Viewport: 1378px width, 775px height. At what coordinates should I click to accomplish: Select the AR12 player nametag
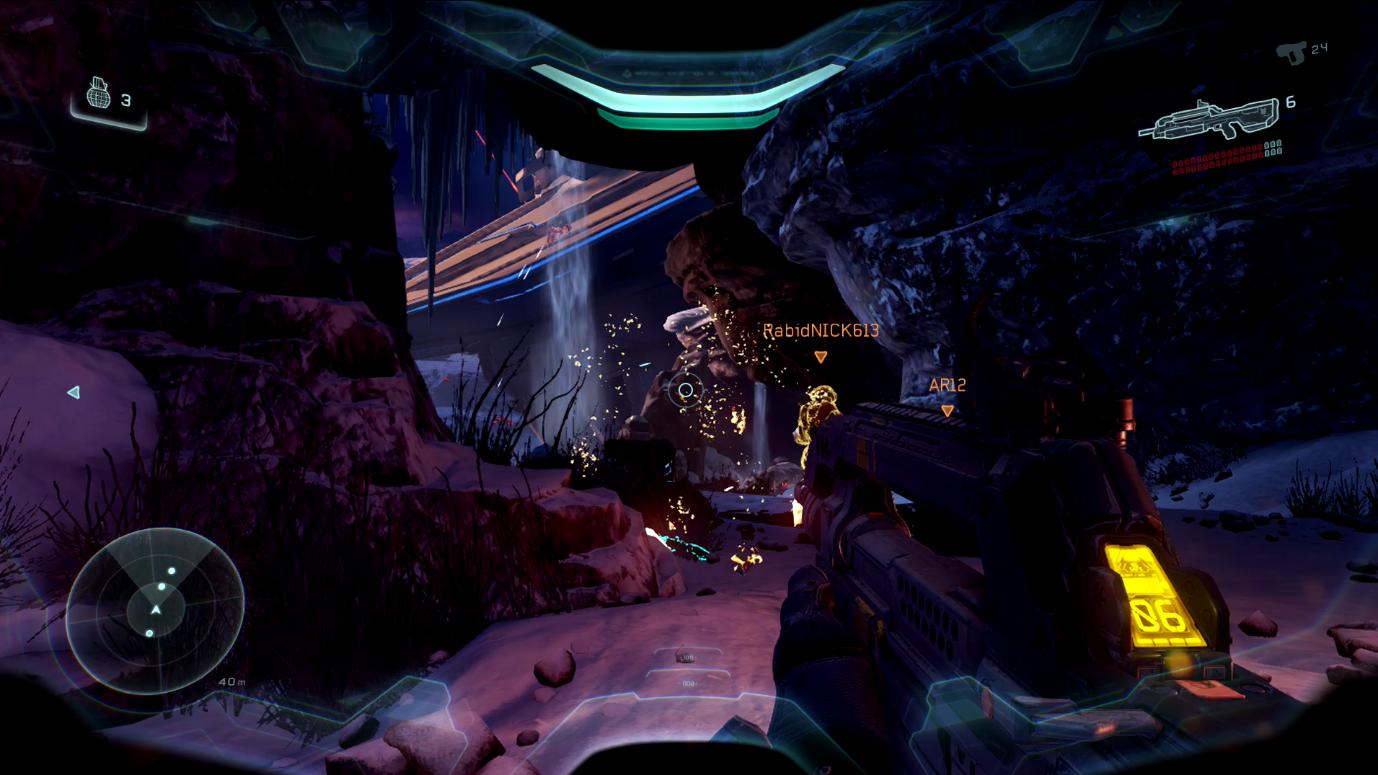pyautogui.click(x=946, y=385)
